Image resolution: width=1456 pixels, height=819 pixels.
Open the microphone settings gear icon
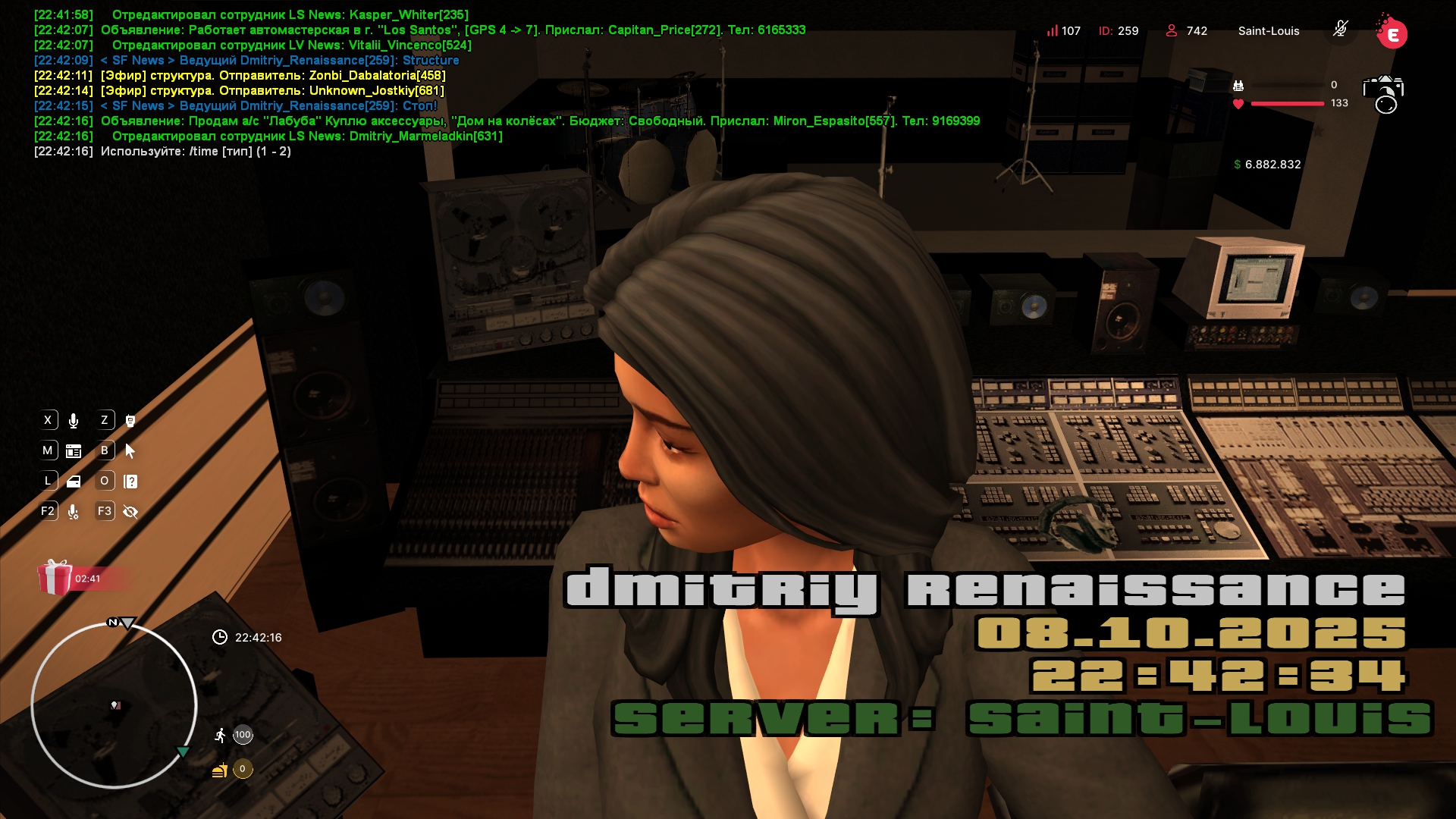(74, 512)
